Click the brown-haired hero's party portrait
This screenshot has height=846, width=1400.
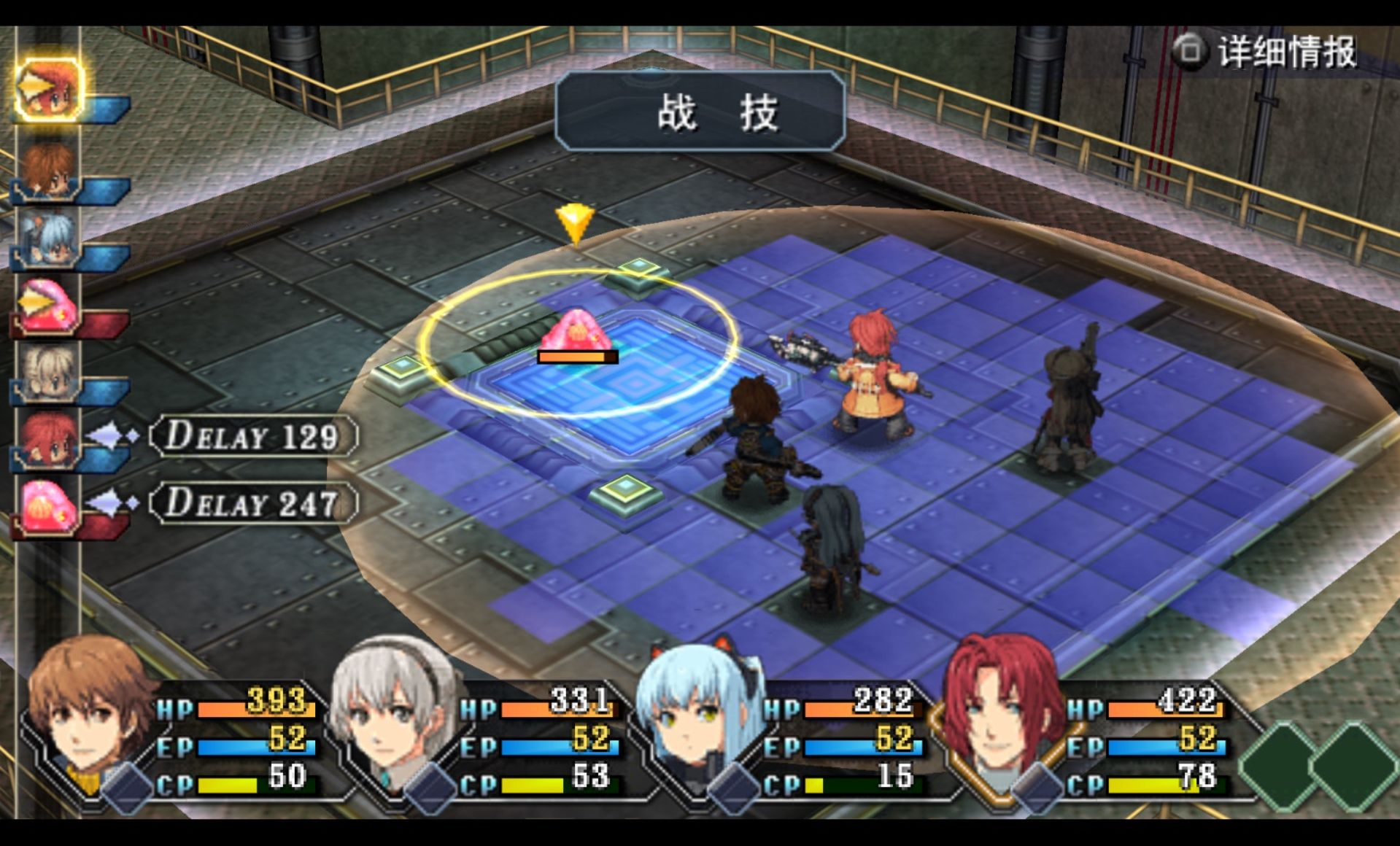pyautogui.click(x=90, y=711)
